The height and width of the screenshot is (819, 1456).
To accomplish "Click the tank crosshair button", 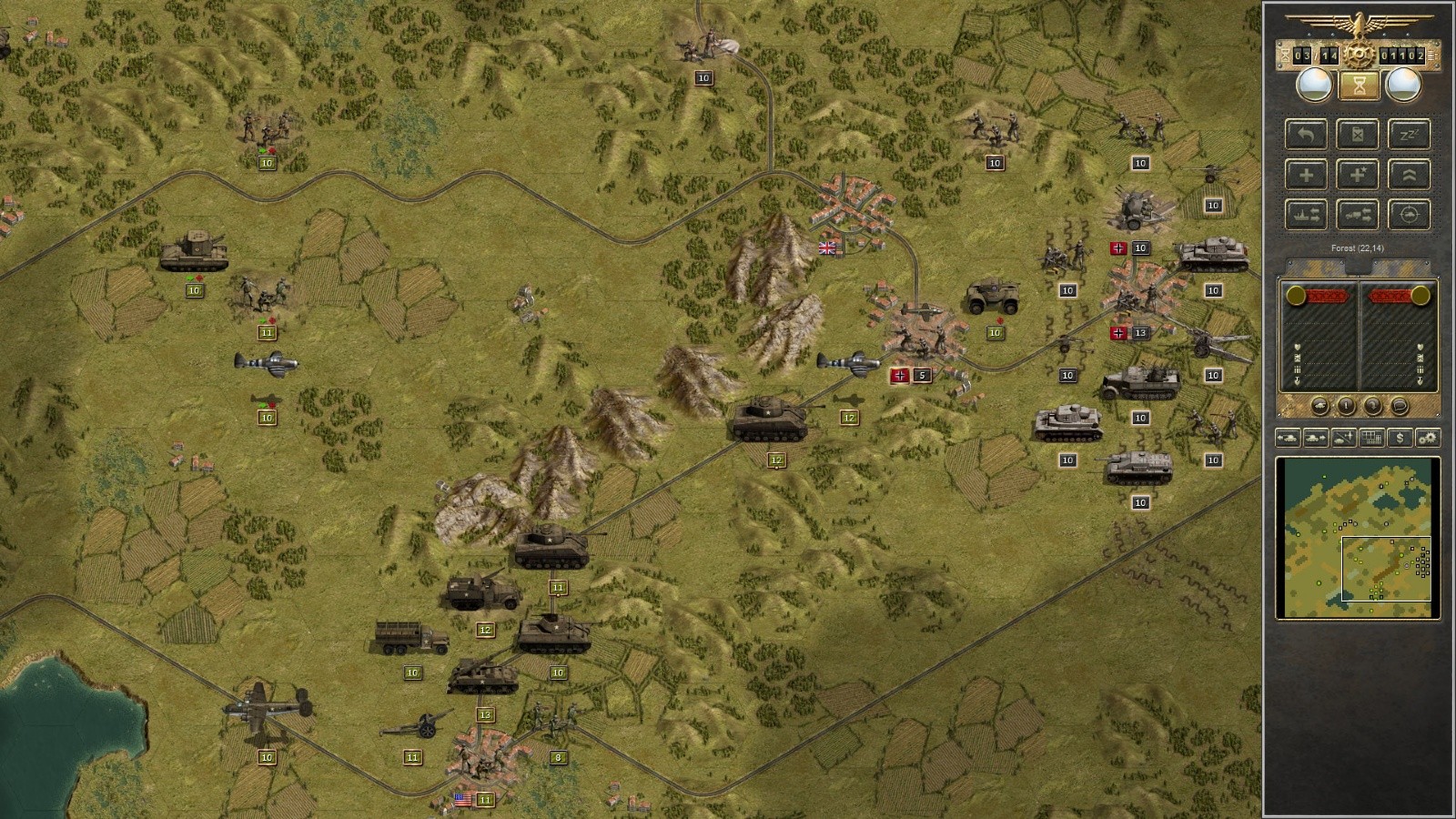I will click(x=1409, y=215).
